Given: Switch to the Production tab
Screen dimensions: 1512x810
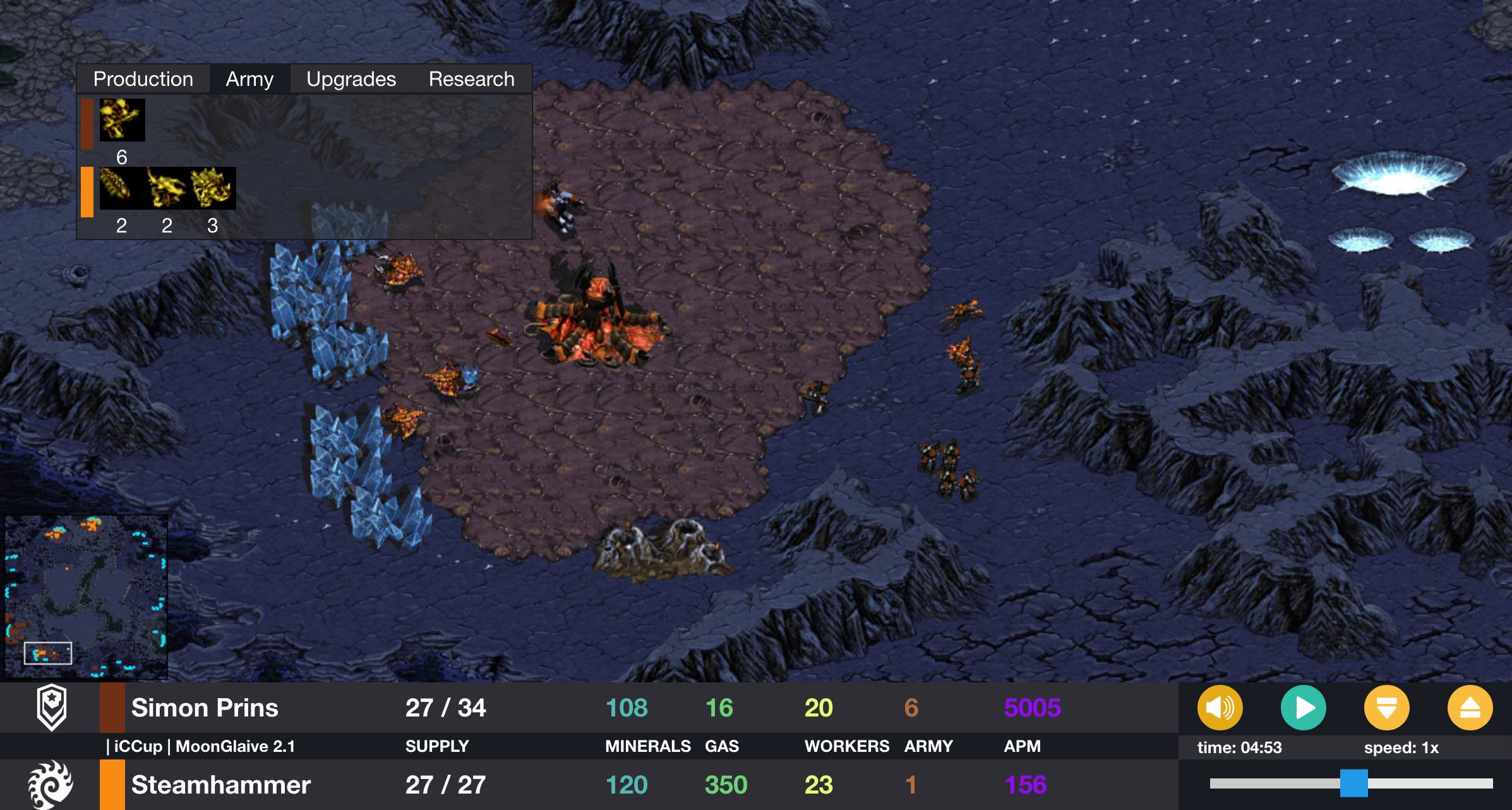Looking at the screenshot, I should click(143, 79).
